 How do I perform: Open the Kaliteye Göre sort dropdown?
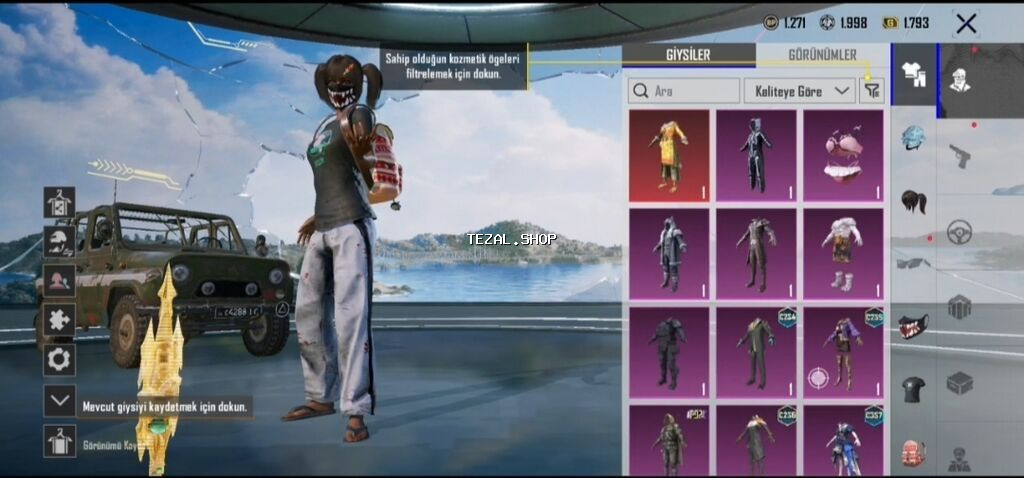(x=799, y=91)
